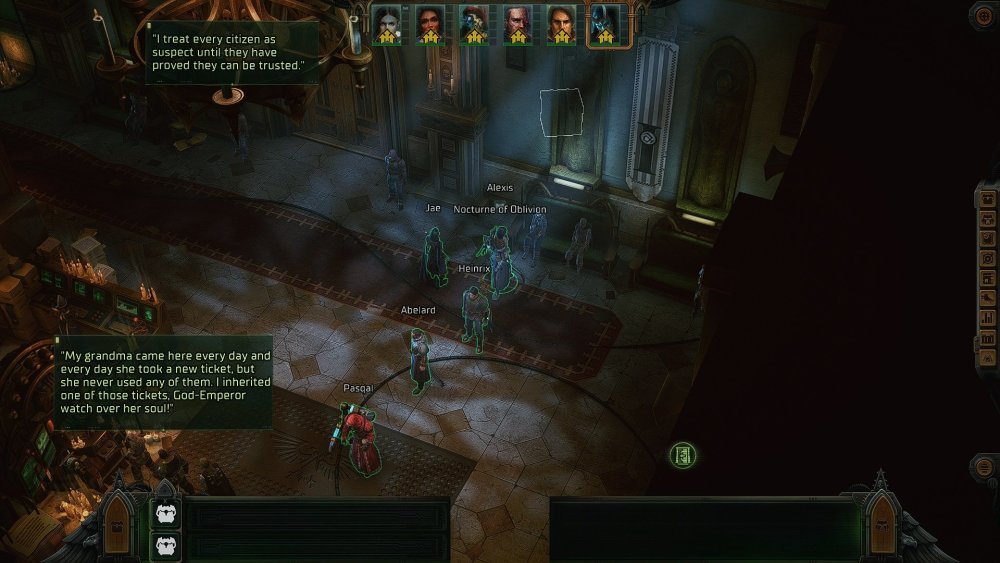This screenshot has width=1000, height=563.
Task: Click the green exit door marker
Action: point(683,456)
